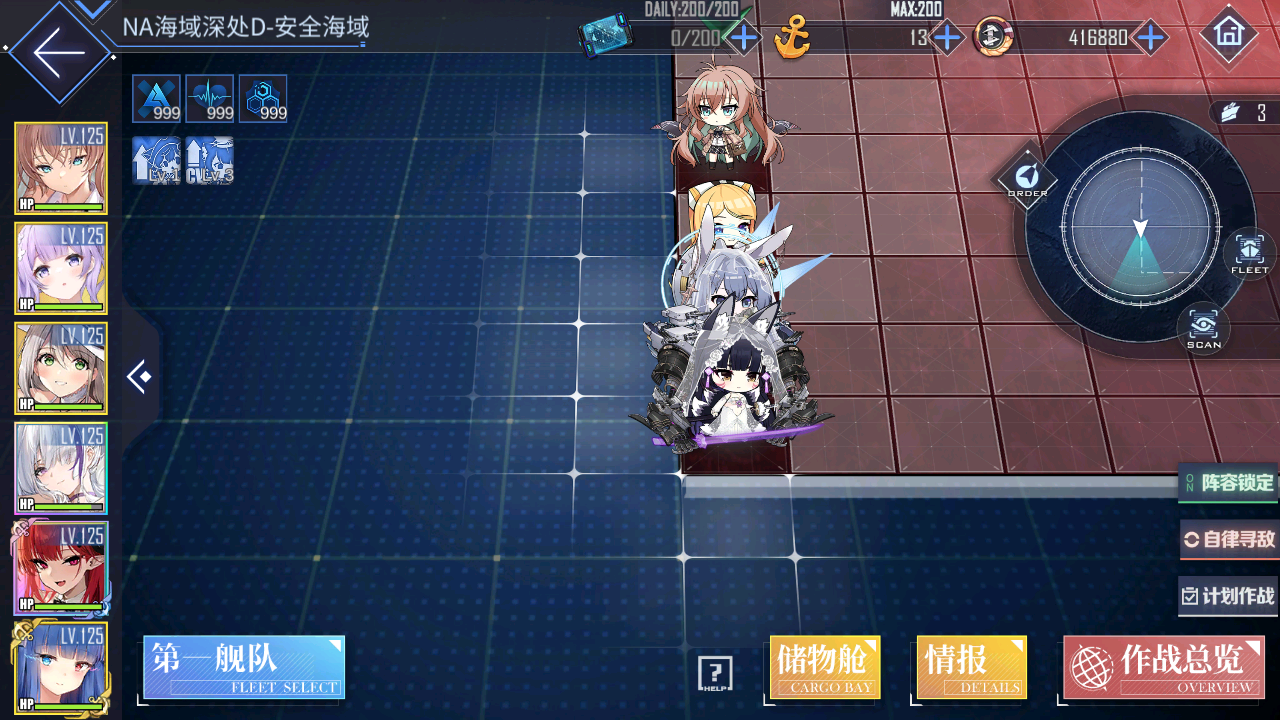Click the circular radar minimap
This screenshot has height=720, width=1280.
1140,226
